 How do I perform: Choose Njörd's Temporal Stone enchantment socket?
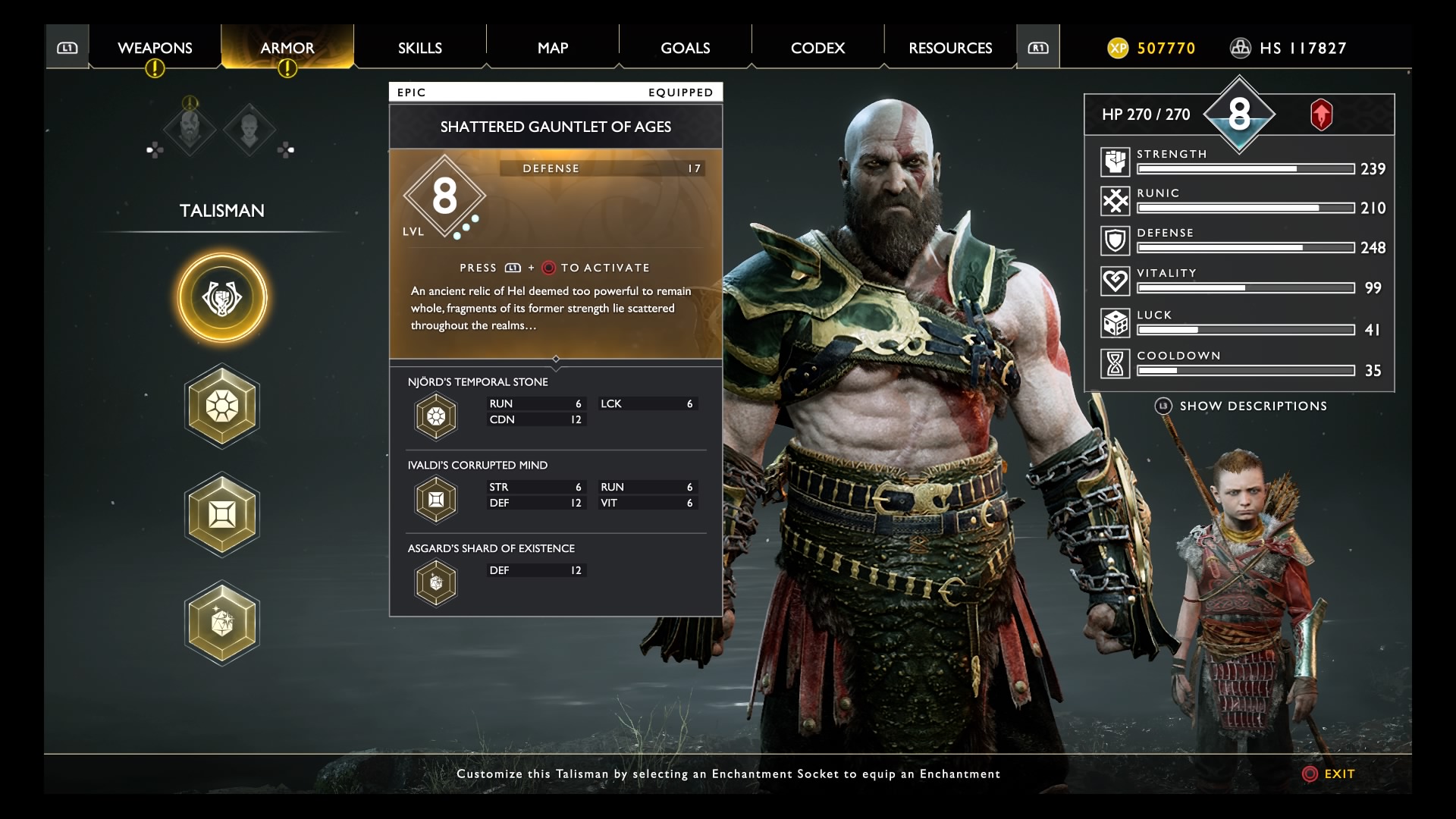coord(222,406)
